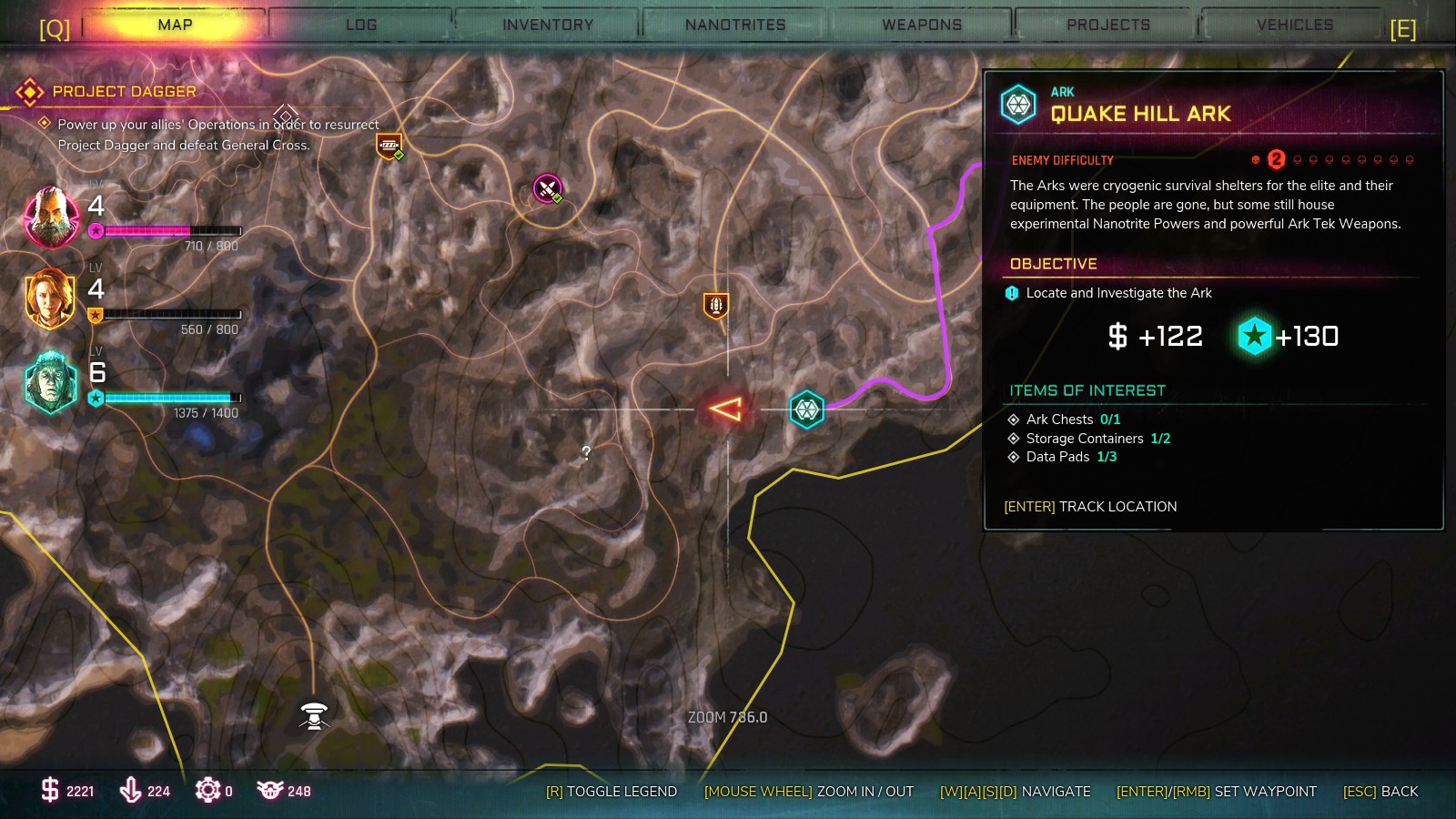This screenshot has width=1456, height=819.
Task: Select the Map tab
Action: [175, 25]
